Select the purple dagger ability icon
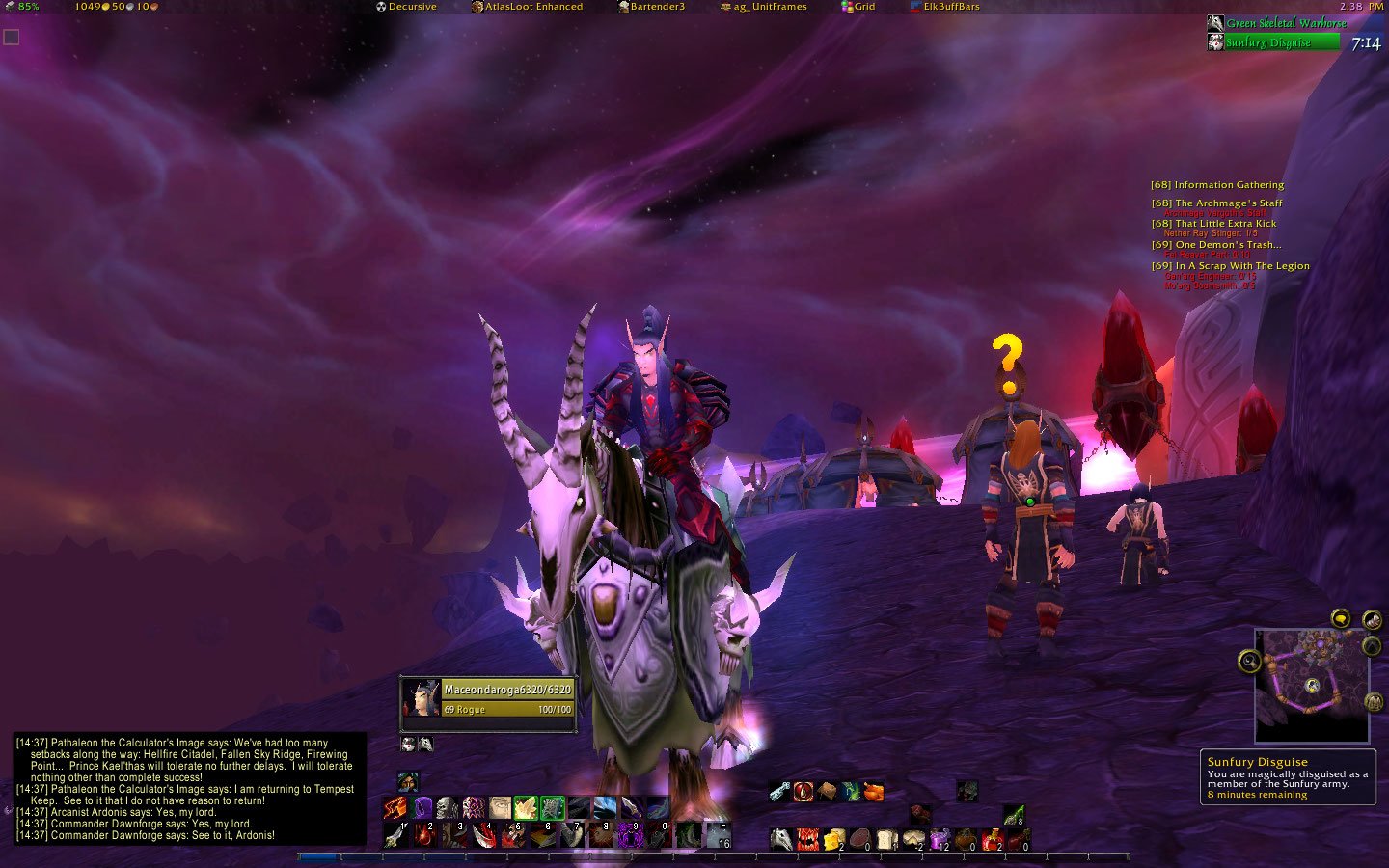 click(x=633, y=806)
